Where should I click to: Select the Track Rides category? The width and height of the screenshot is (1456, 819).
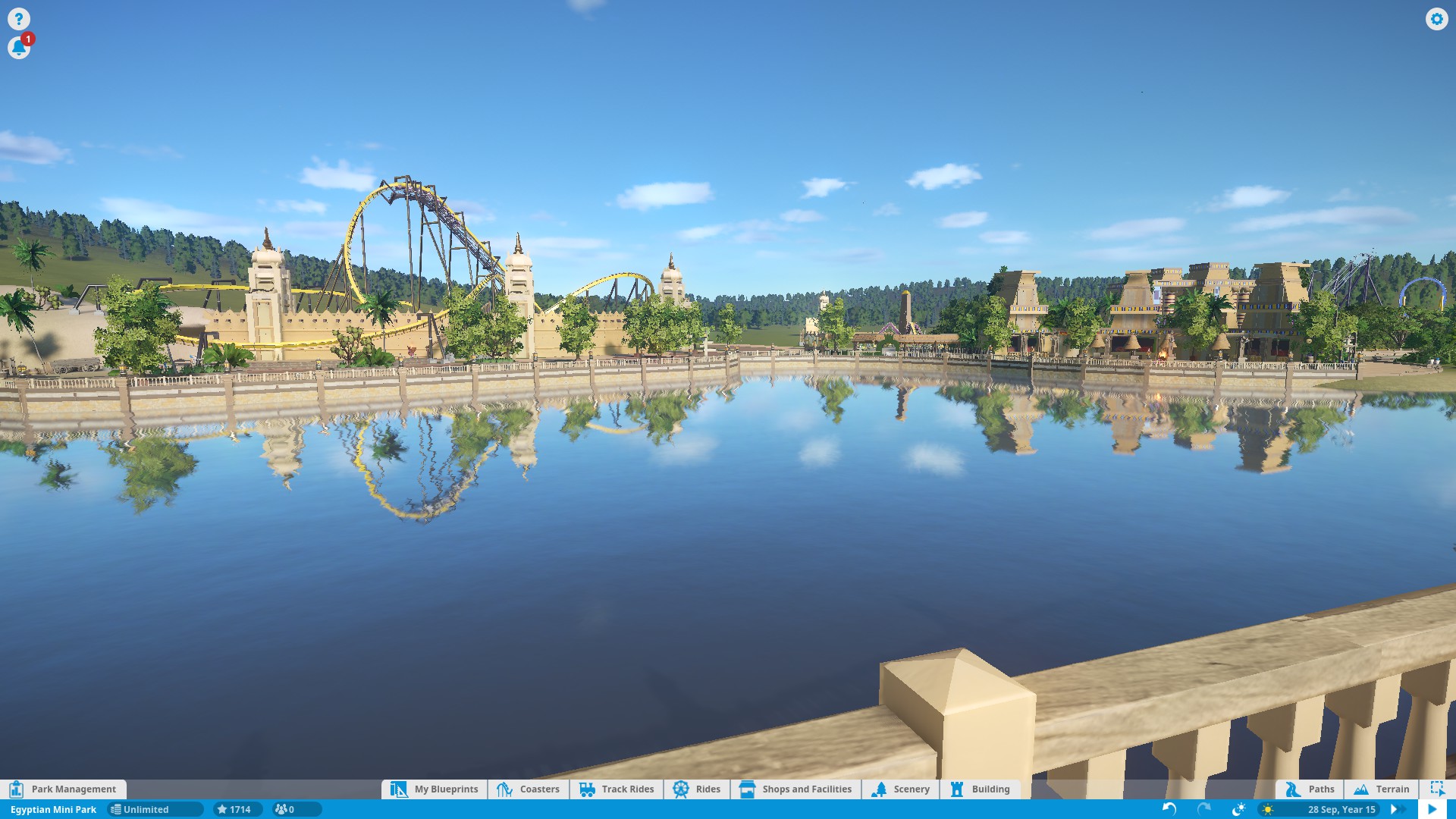(x=617, y=789)
